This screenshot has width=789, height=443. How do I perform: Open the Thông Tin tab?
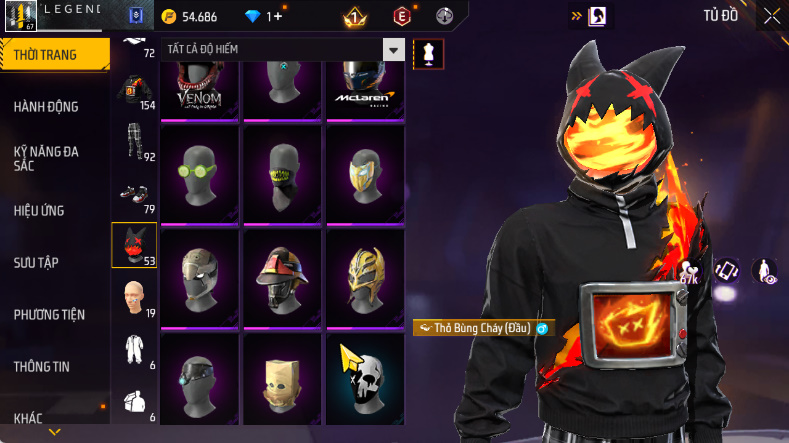(42, 366)
